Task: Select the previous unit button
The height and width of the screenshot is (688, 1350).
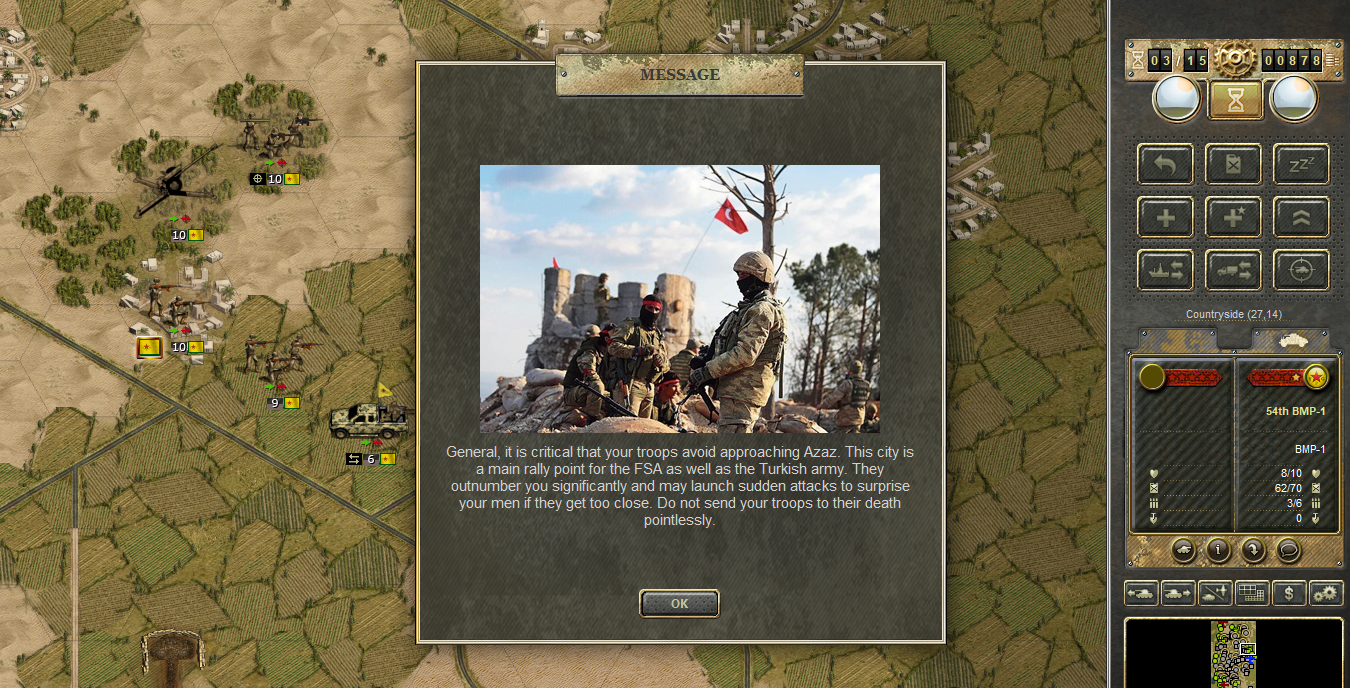Action: point(1141,593)
